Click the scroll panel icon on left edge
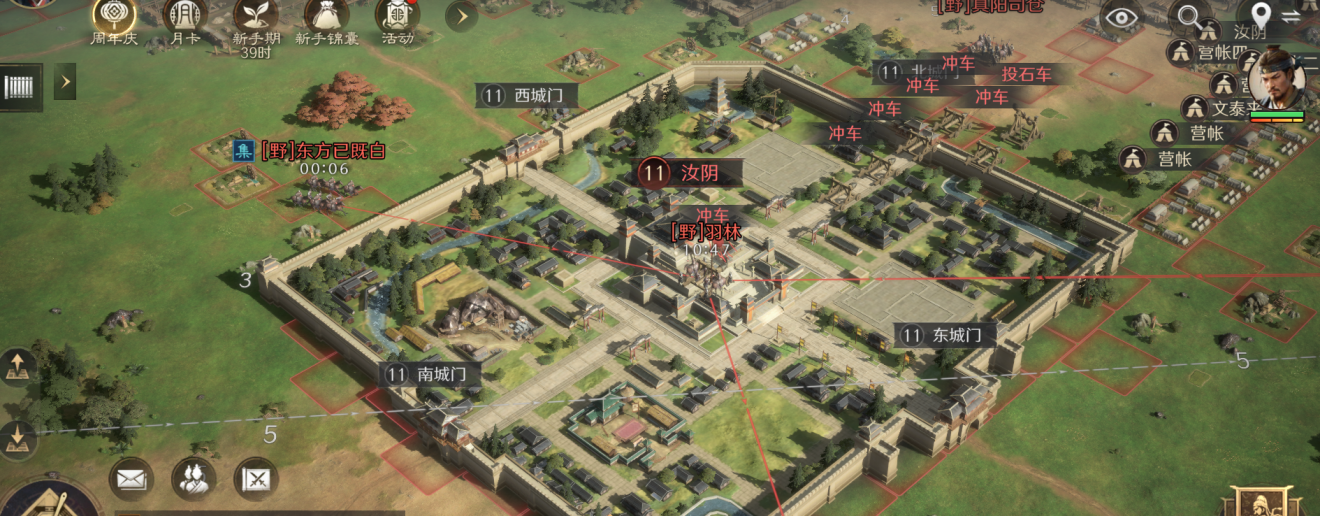 22,86
